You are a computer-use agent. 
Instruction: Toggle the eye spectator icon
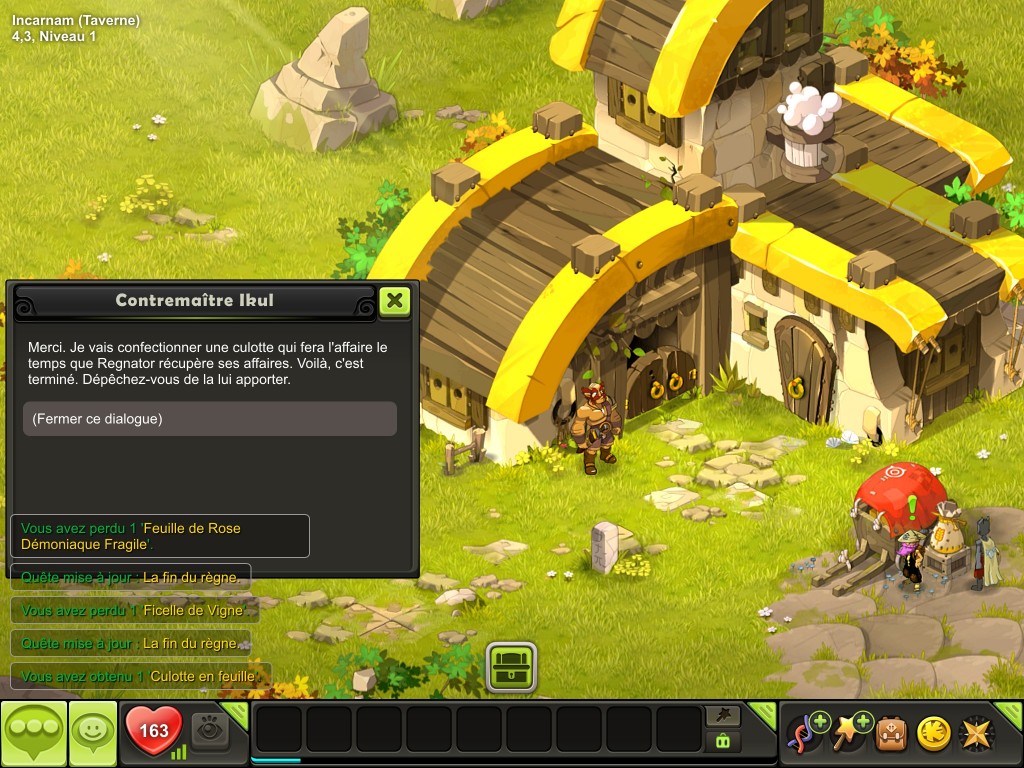coord(209,731)
